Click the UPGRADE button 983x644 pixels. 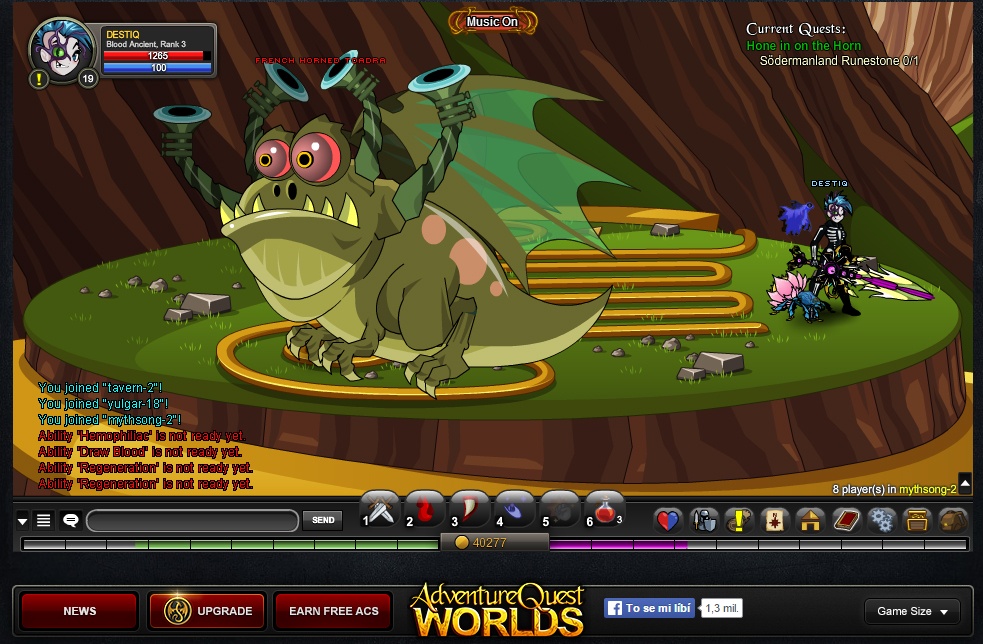[x=207, y=611]
